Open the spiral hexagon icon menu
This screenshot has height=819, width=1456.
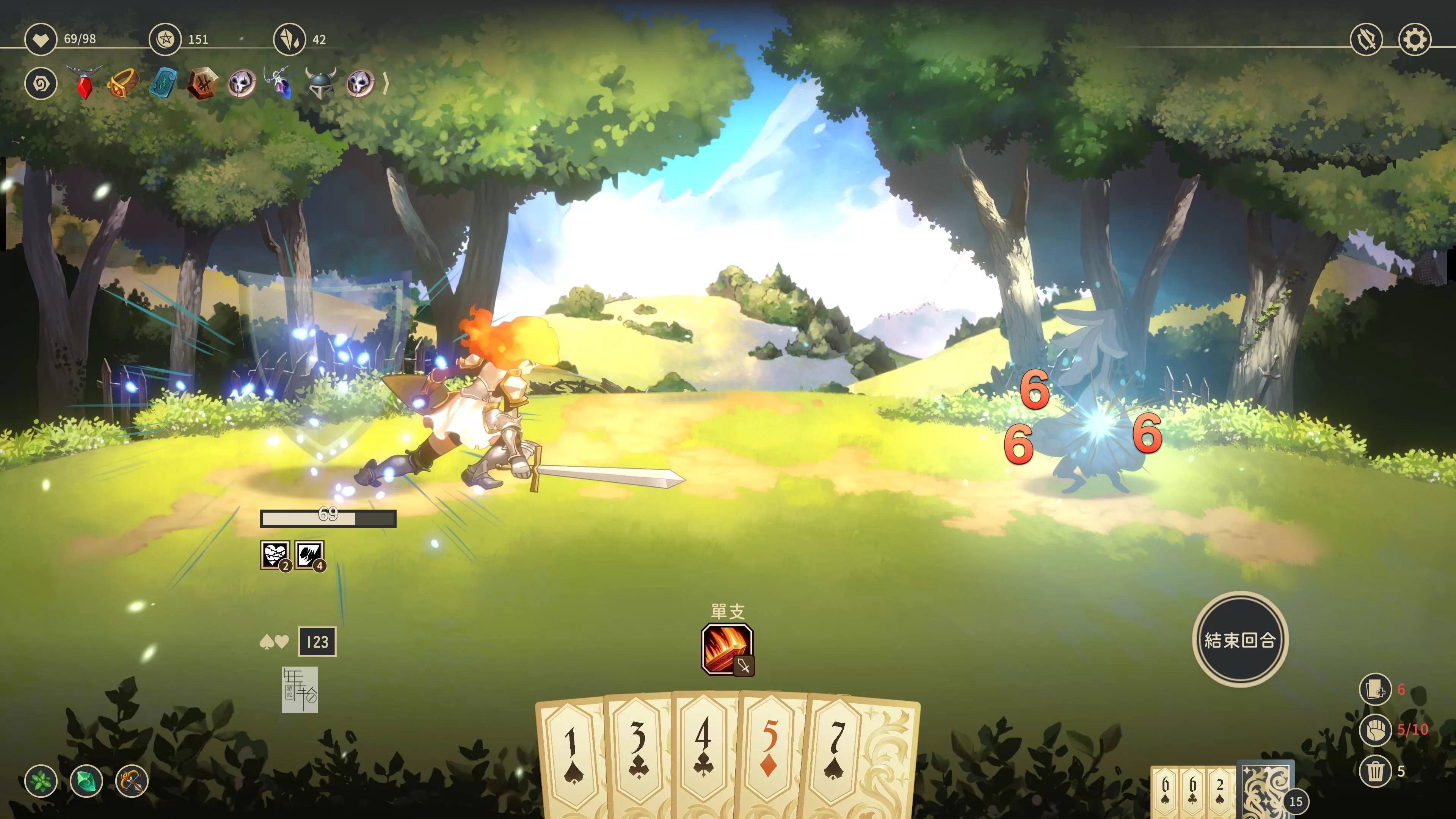coord(41,84)
